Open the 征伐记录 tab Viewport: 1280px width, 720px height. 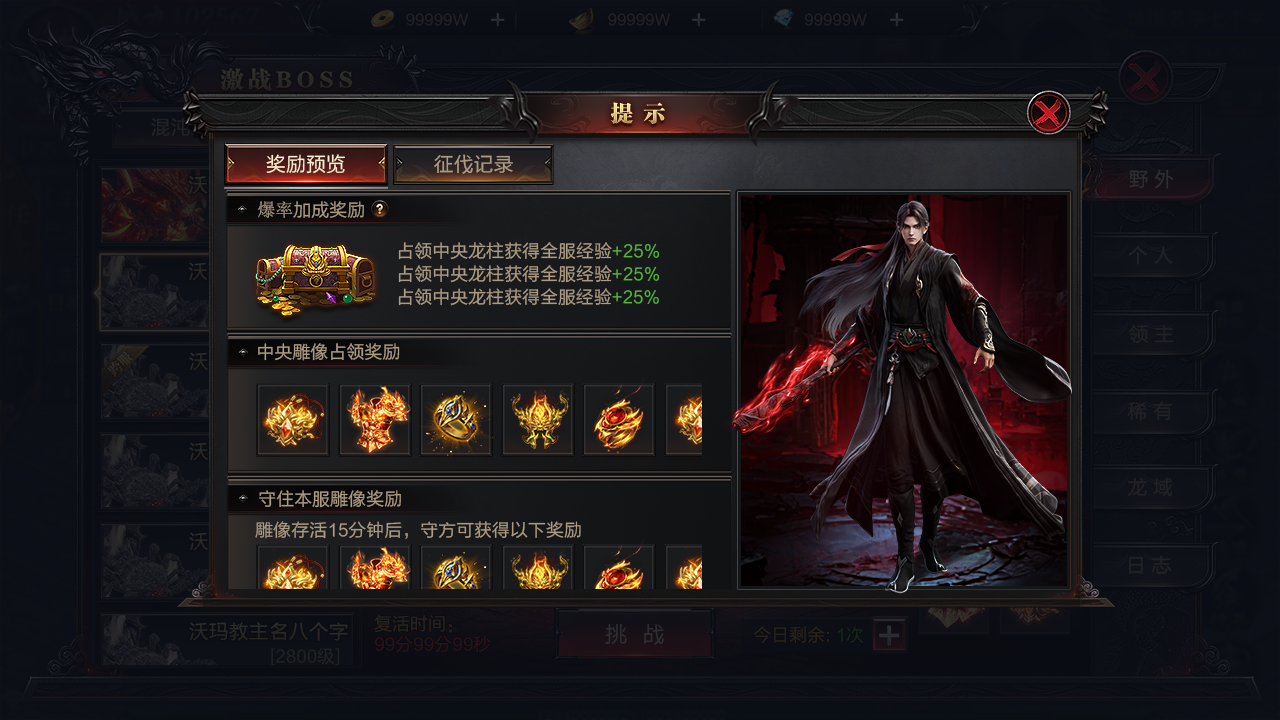pos(473,165)
